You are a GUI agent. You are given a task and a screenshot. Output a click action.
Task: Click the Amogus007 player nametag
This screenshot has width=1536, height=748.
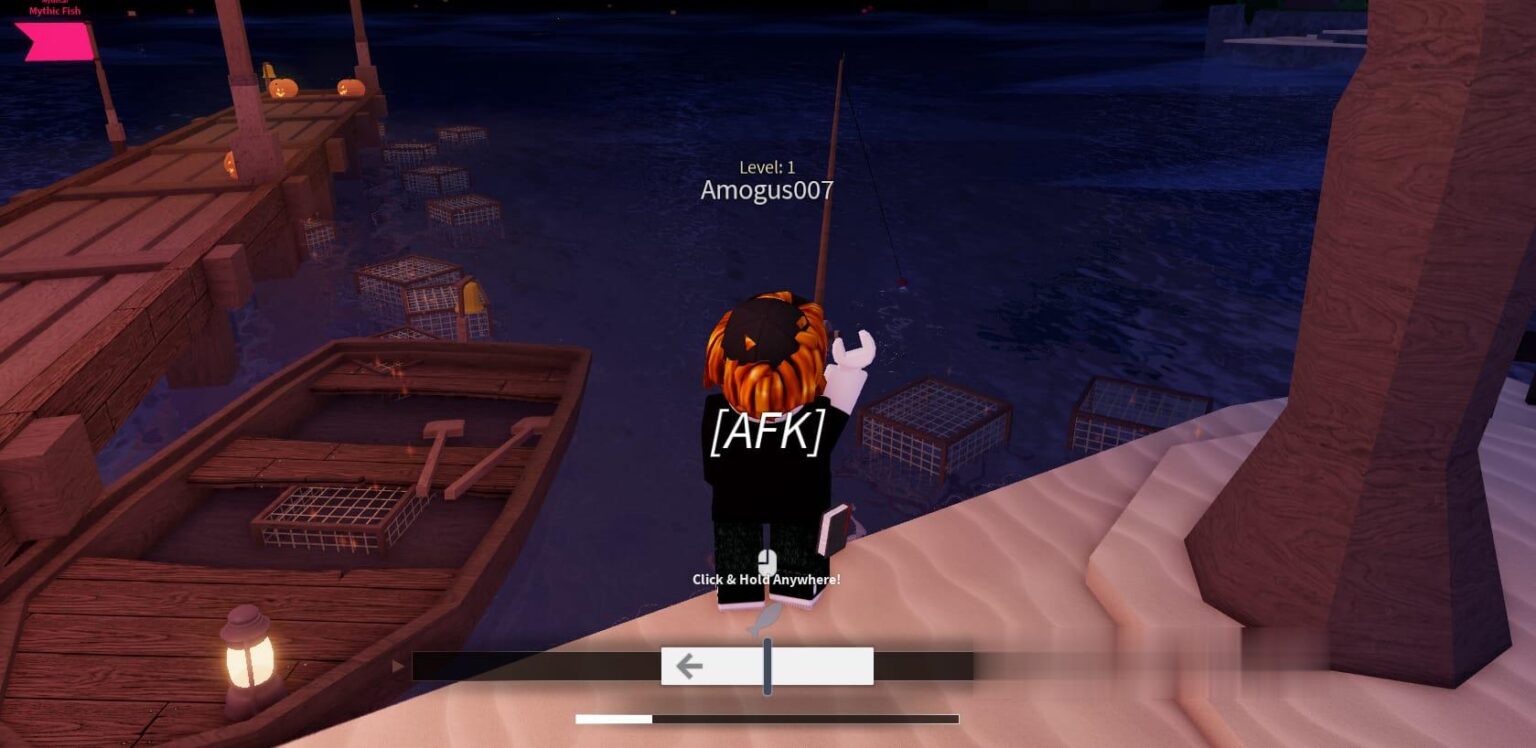point(767,190)
